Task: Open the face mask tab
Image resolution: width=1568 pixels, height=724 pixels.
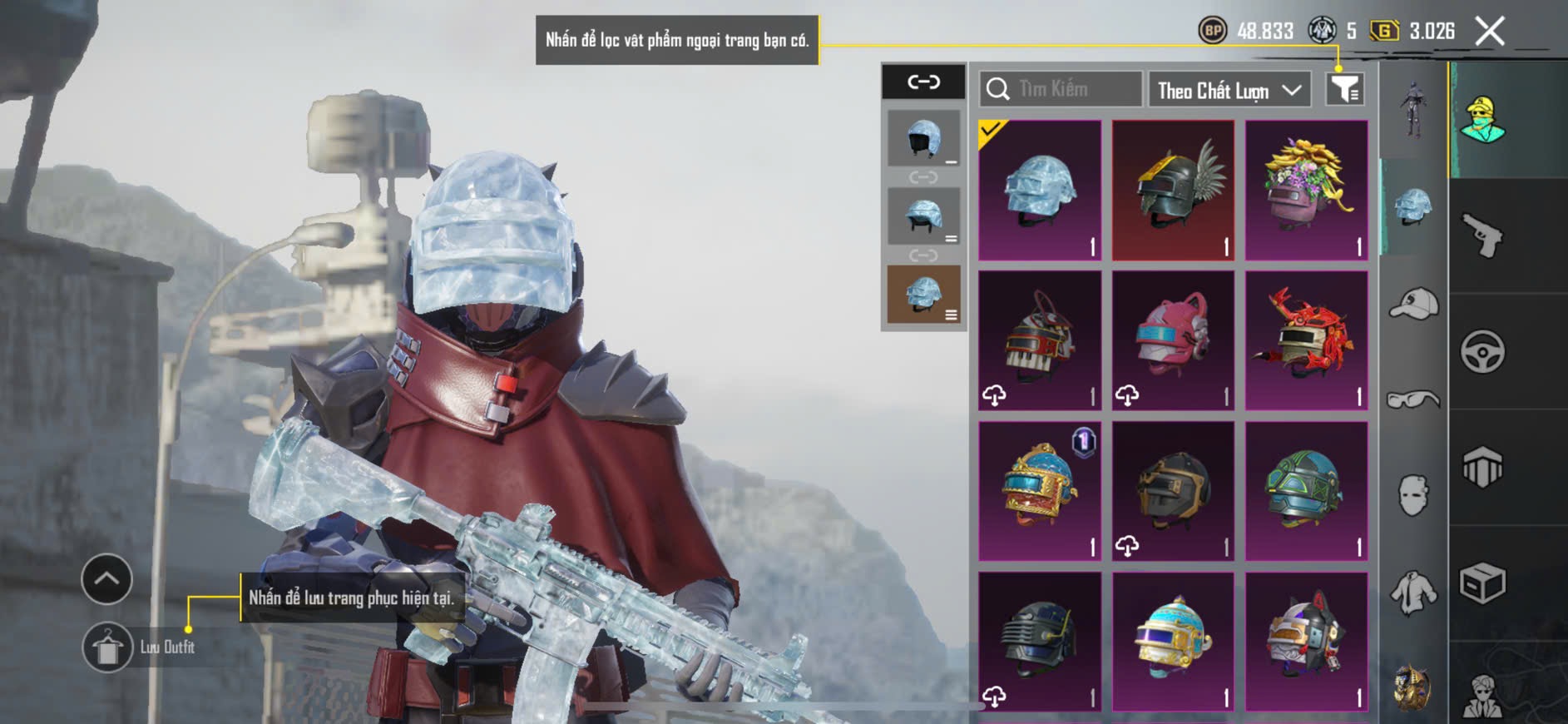Action: [1413, 495]
